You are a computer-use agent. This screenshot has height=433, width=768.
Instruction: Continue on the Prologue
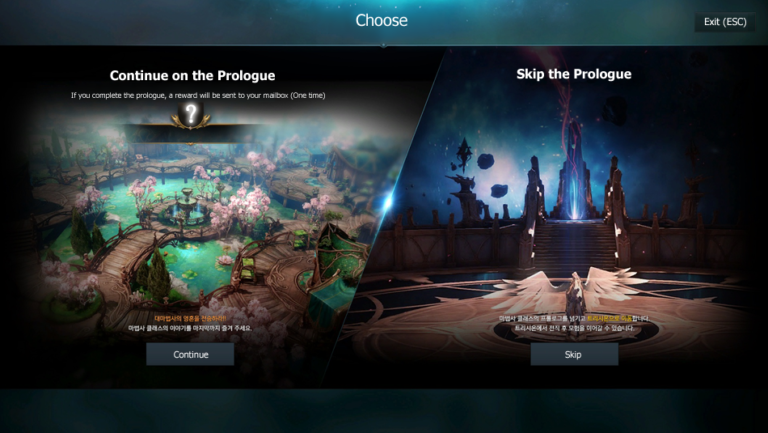[x=190, y=354]
